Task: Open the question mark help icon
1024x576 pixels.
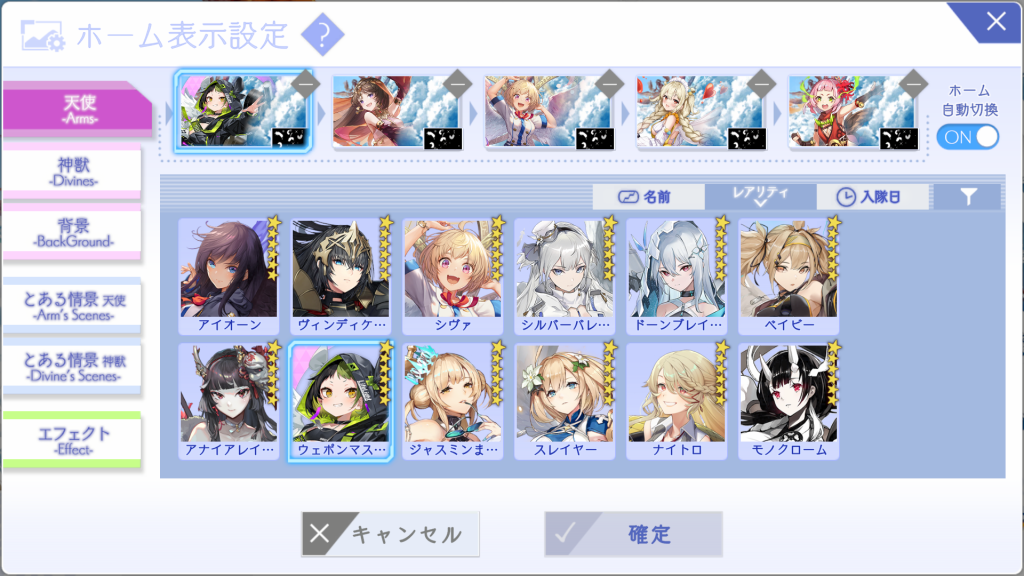Action: tap(322, 36)
